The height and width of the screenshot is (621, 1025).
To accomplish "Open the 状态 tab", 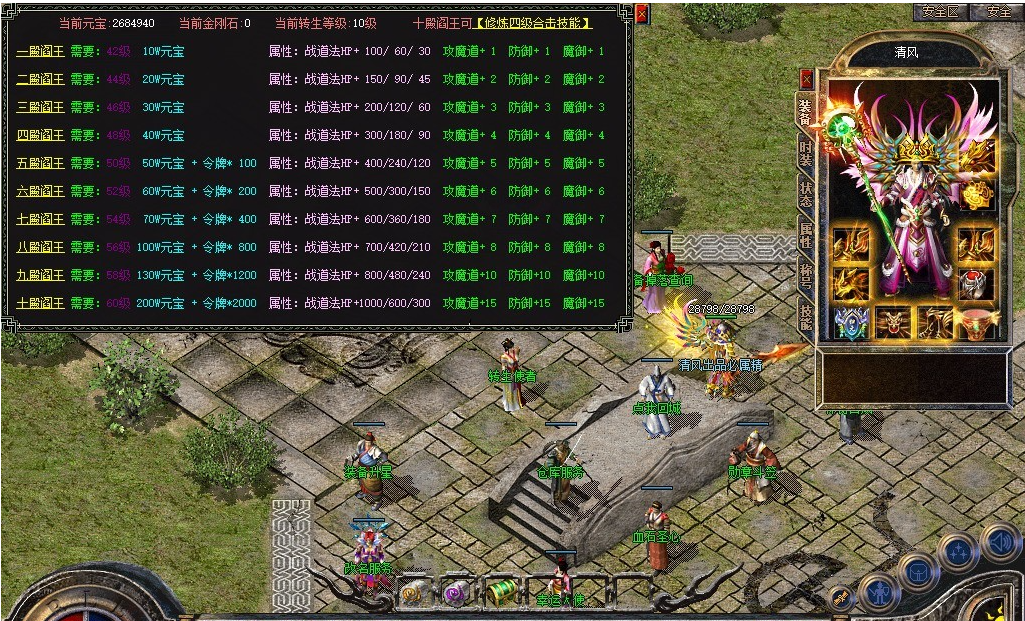I will [x=806, y=194].
